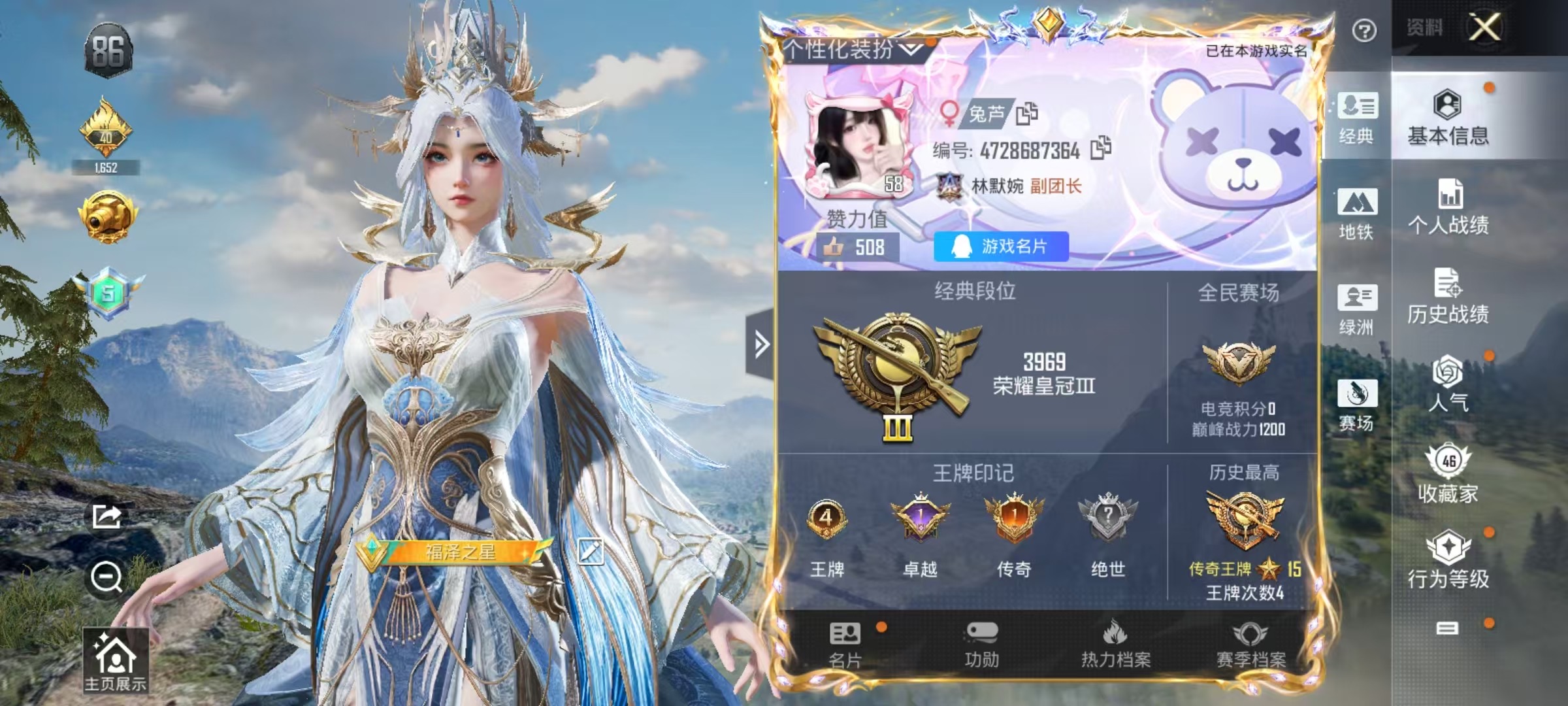Click the 主页展示 homepage display button
1568x706 pixels.
(x=115, y=662)
